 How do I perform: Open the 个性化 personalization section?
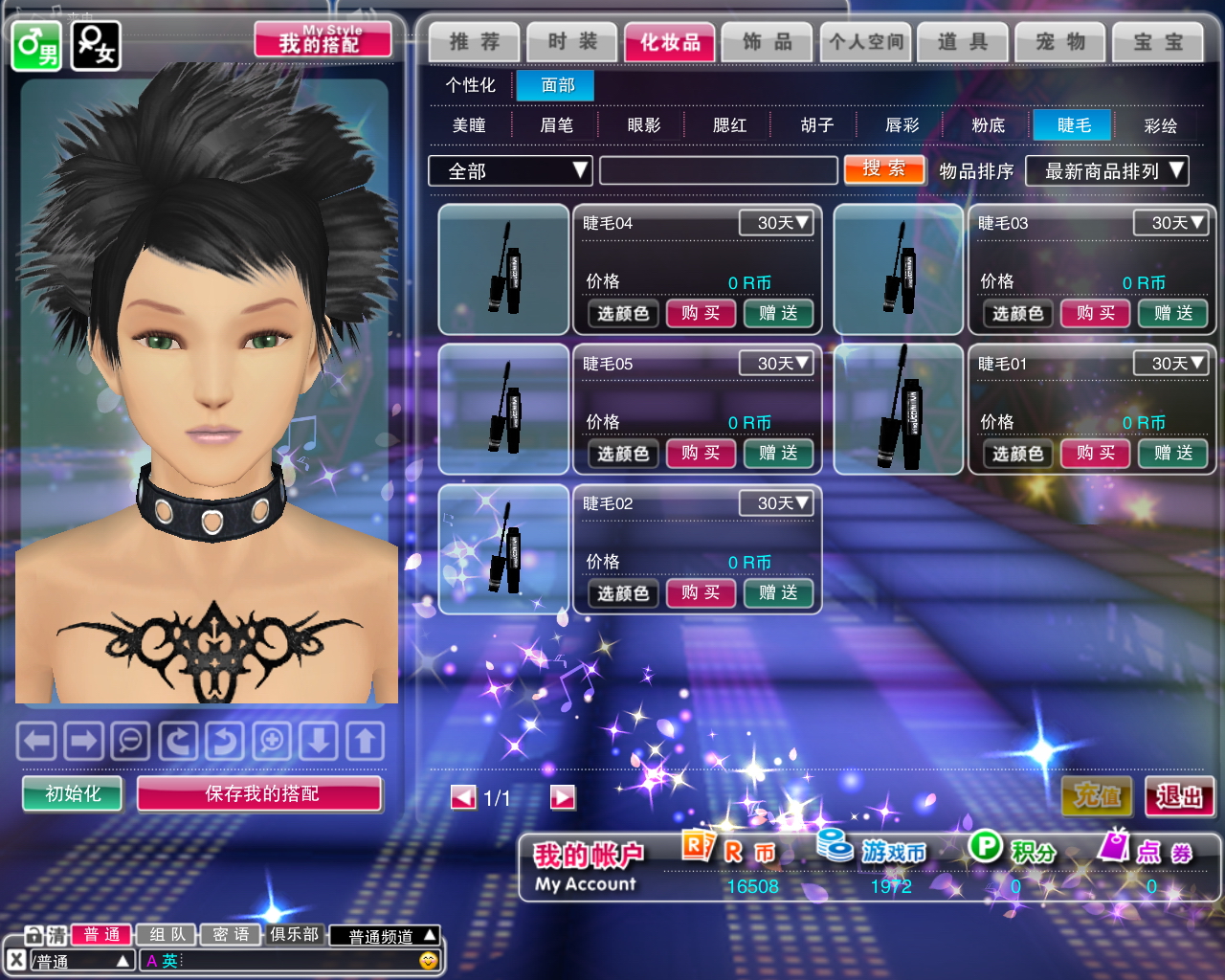coord(470,85)
